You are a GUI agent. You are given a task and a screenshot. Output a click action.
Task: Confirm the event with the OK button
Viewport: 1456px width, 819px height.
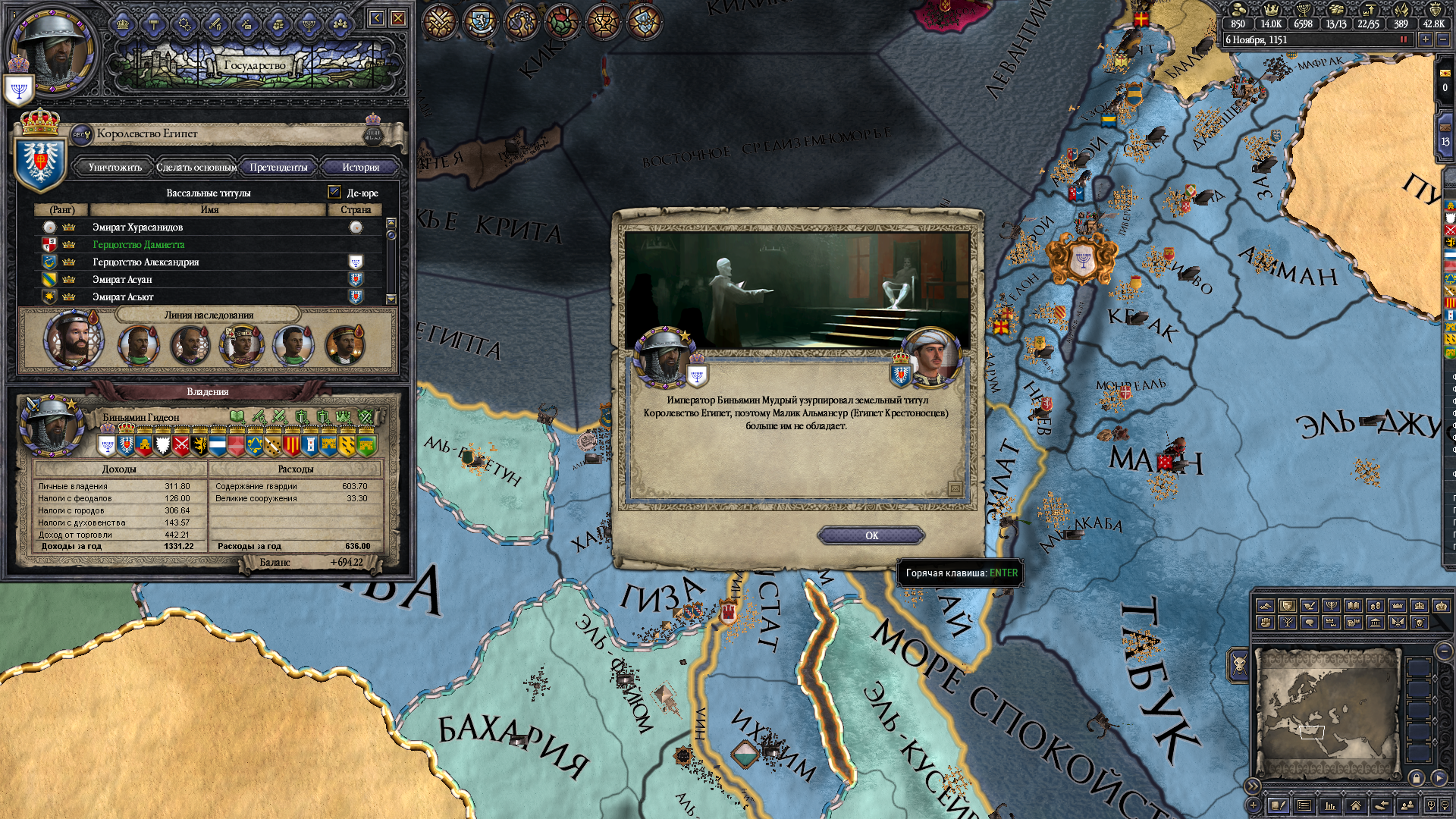871,535
